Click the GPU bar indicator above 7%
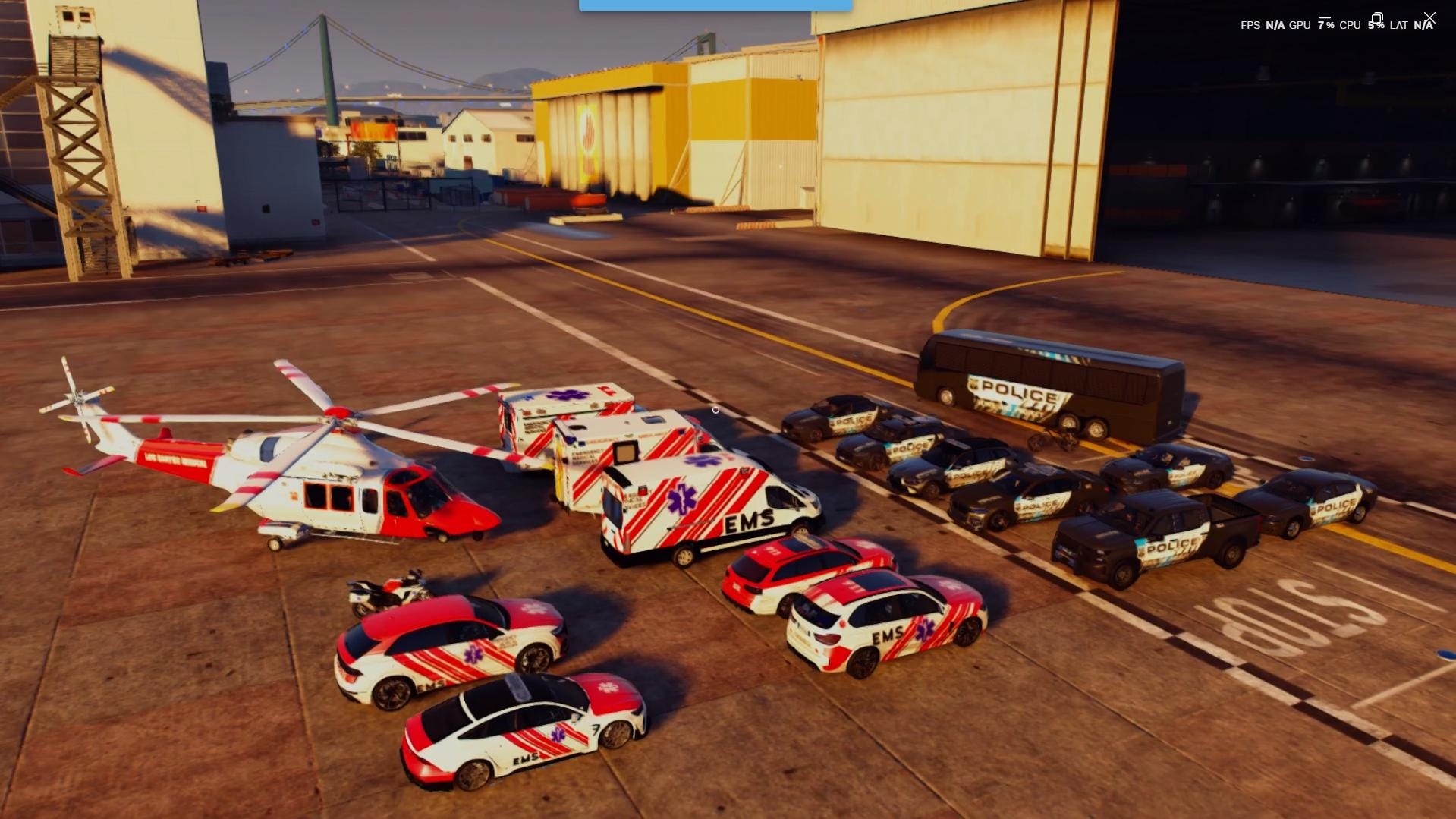 (x=1325, y=16)
